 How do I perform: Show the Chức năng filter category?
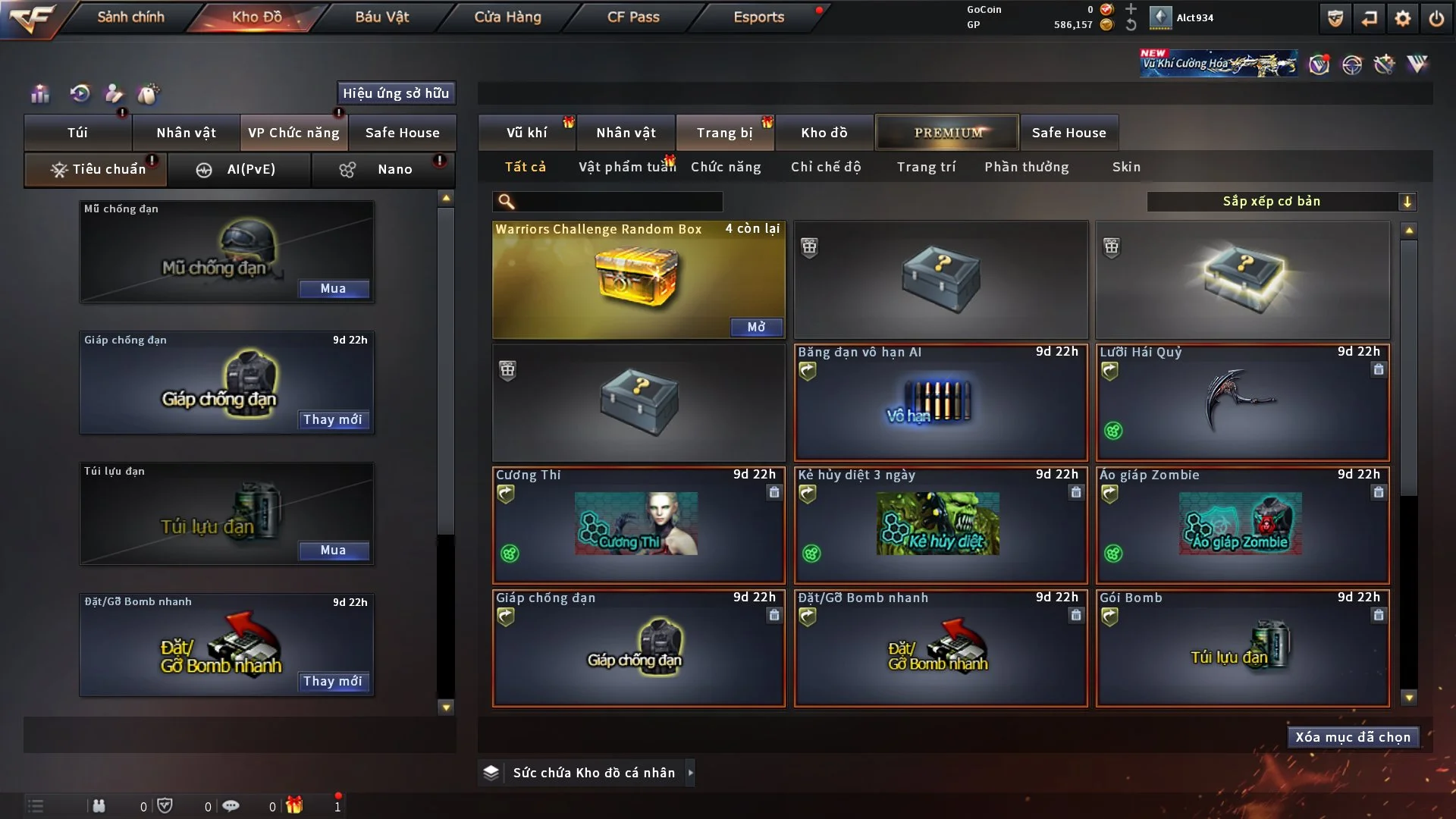pos(726,167)
